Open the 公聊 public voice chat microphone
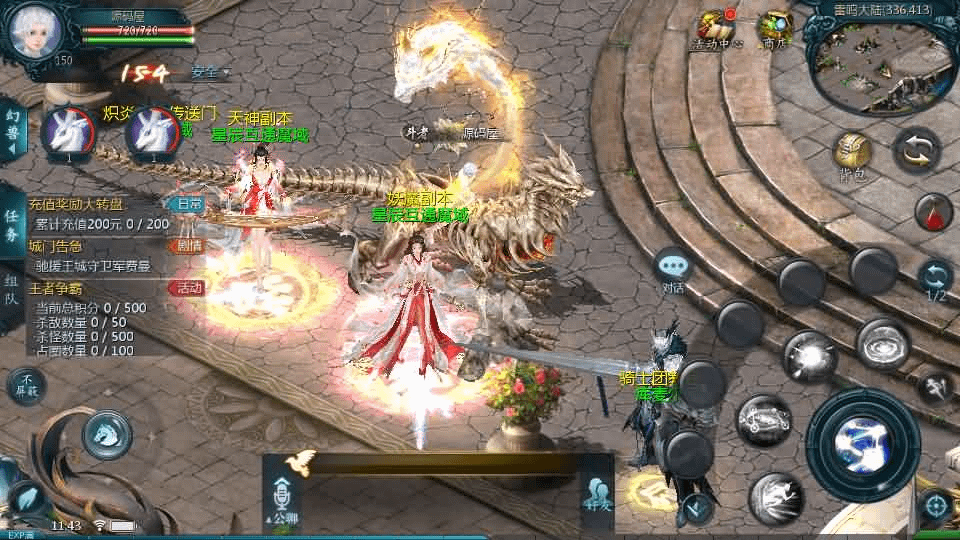The height and width of the screenshot is (540, 960). [x=284, y=498]
